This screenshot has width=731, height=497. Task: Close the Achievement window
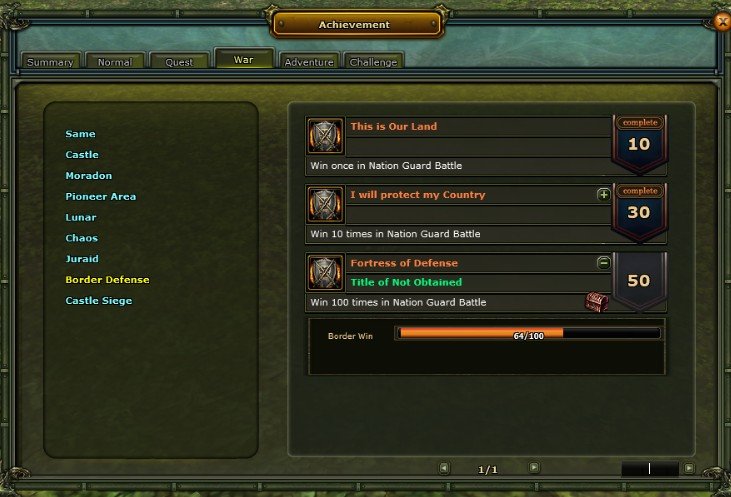click(x=722, y=20)
